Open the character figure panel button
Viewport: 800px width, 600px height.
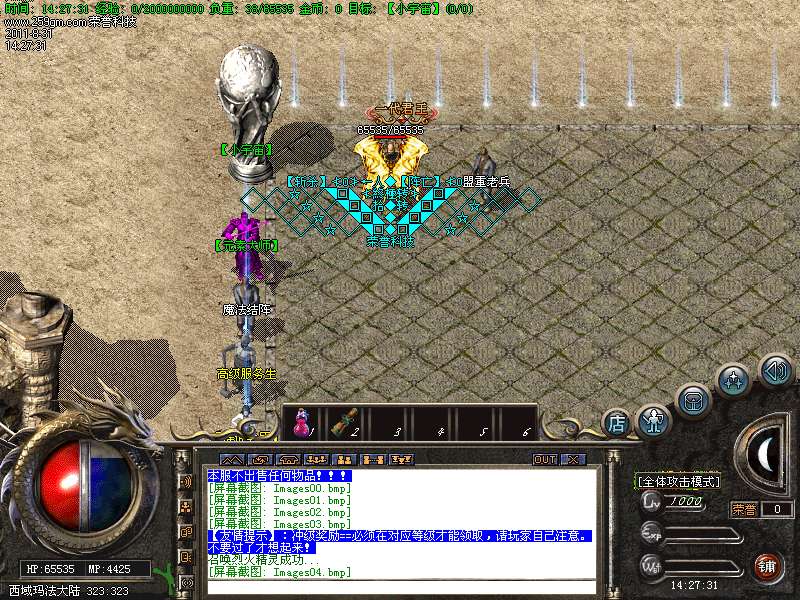[654, 420]
